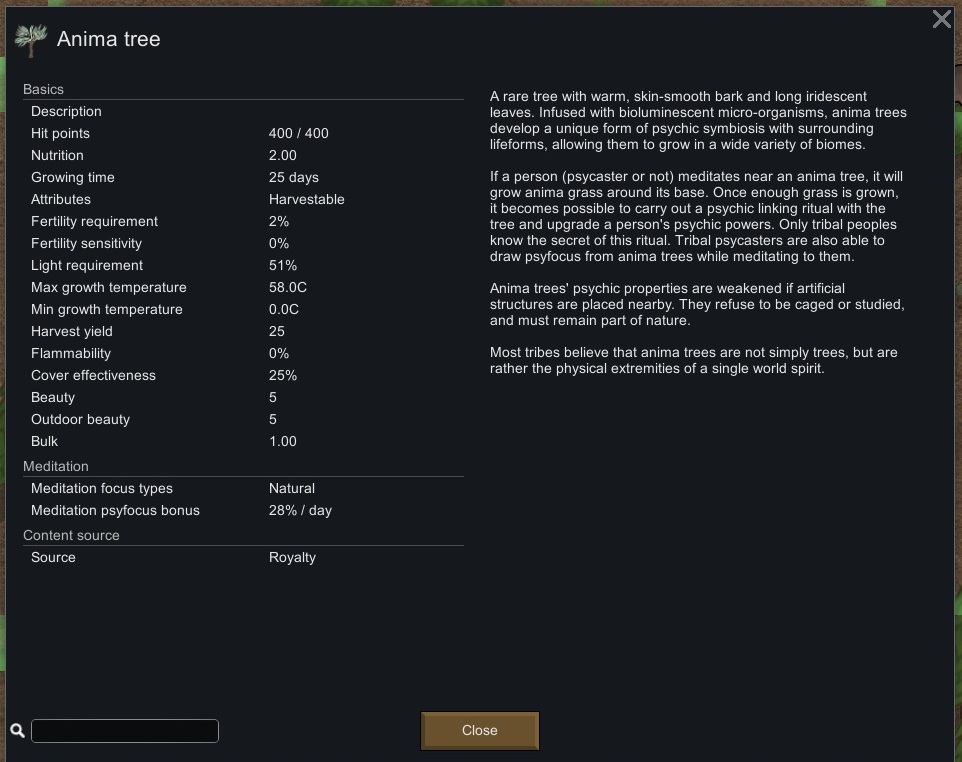Viewport: 962px width, 762px height.
Task: Click the X in the window corner
Action: click(x=941, y=19)
